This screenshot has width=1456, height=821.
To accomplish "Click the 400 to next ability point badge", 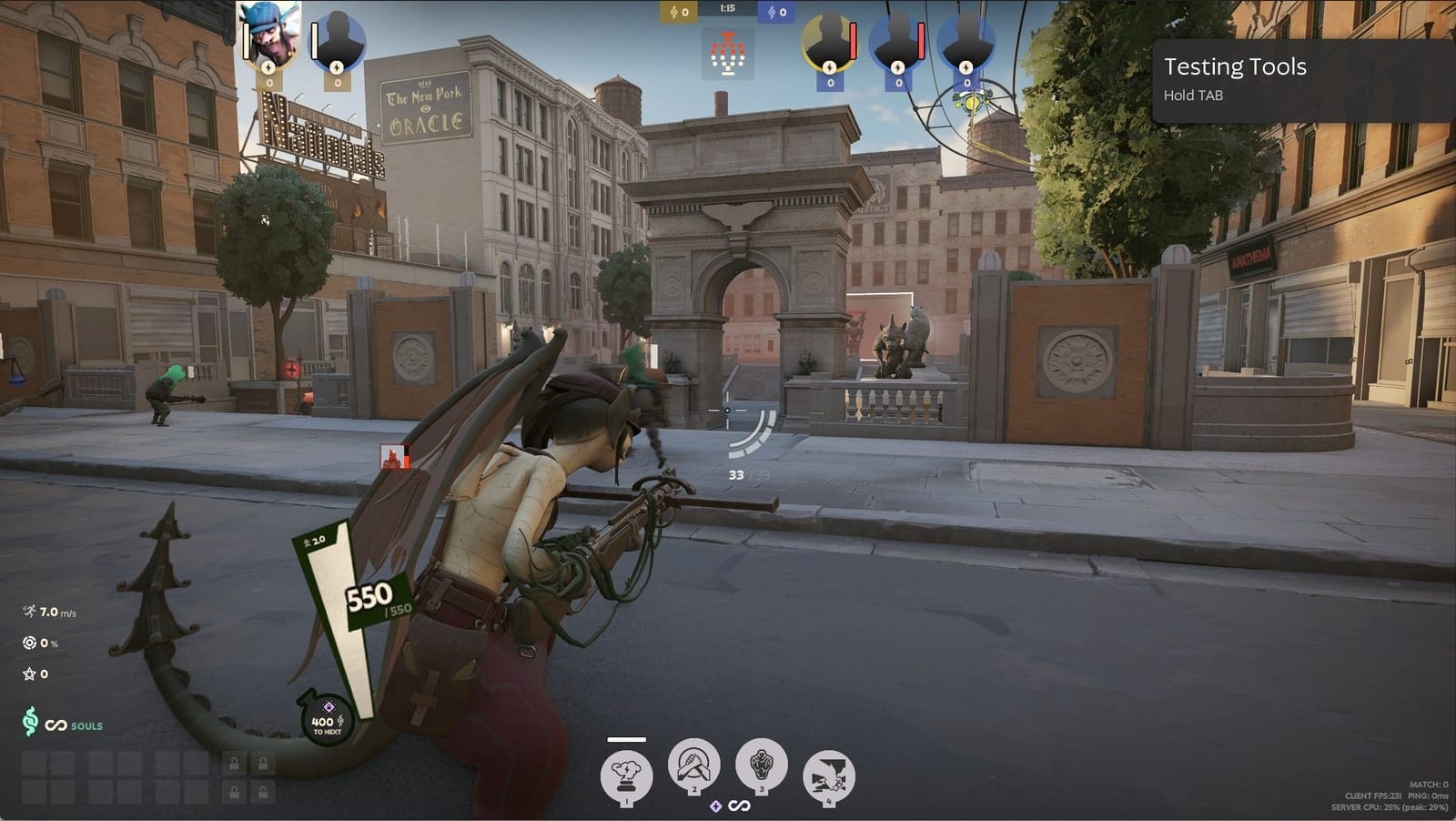I will (327, 719).
